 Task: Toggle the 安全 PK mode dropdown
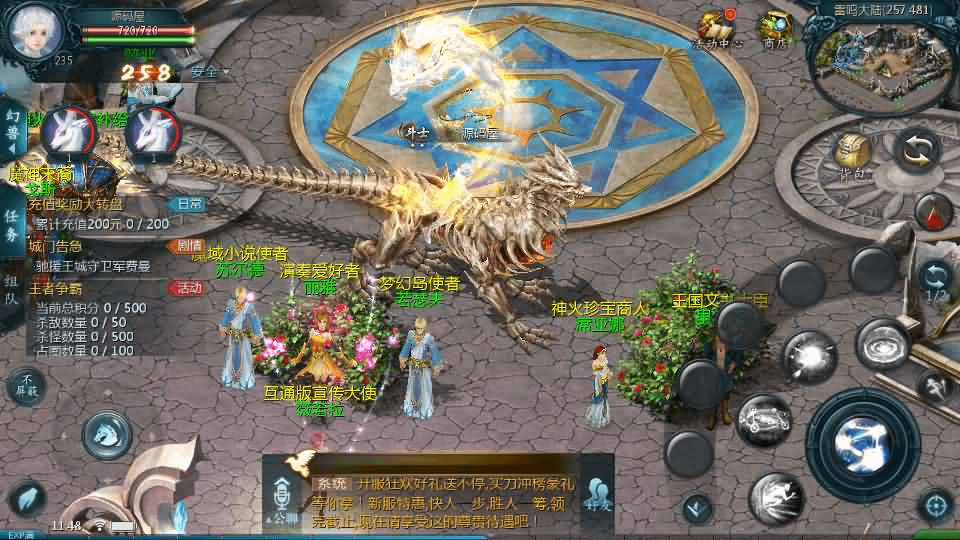pos(208,72)
